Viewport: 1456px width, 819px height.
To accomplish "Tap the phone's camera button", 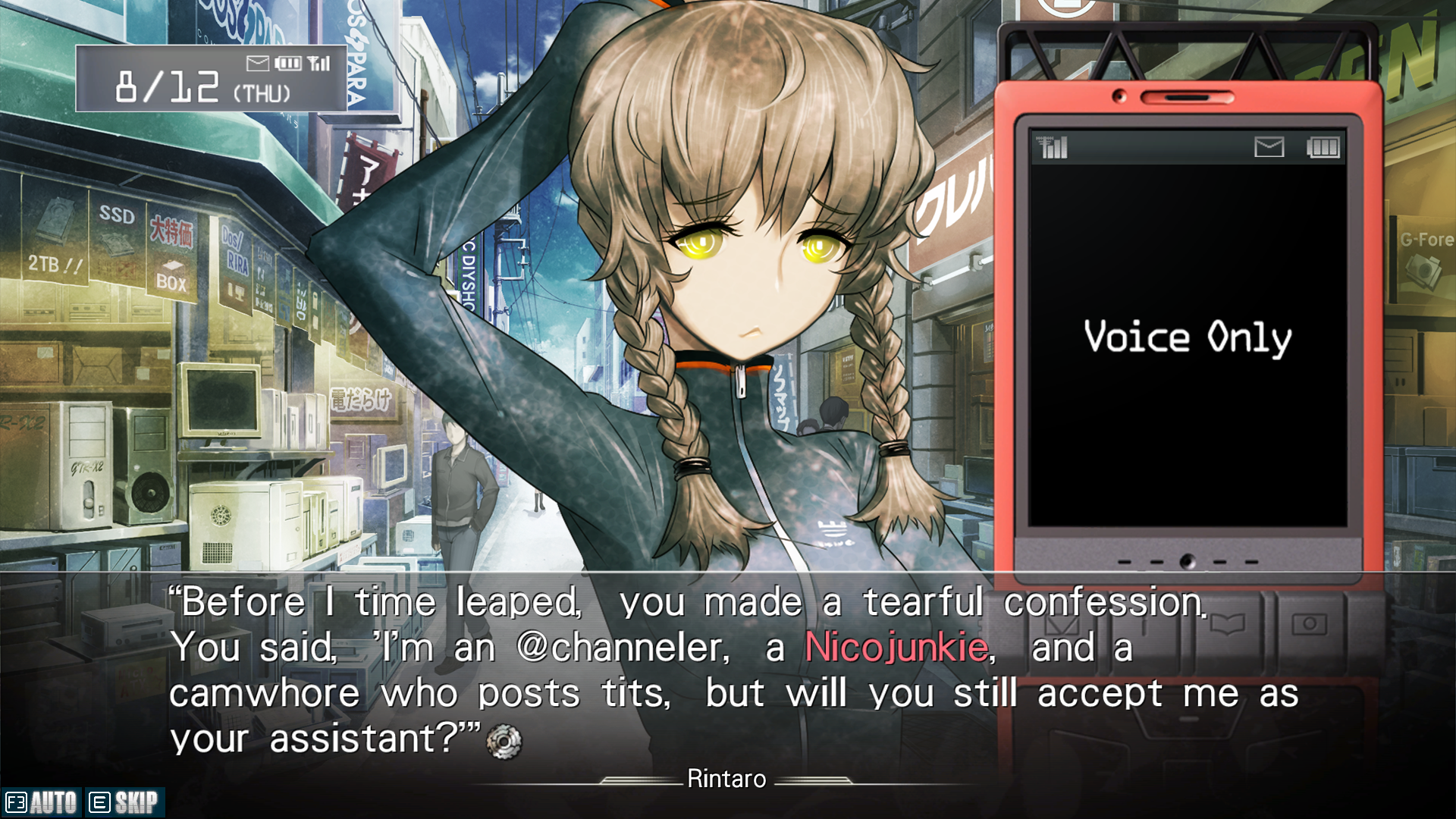I will pos(1309,624).
